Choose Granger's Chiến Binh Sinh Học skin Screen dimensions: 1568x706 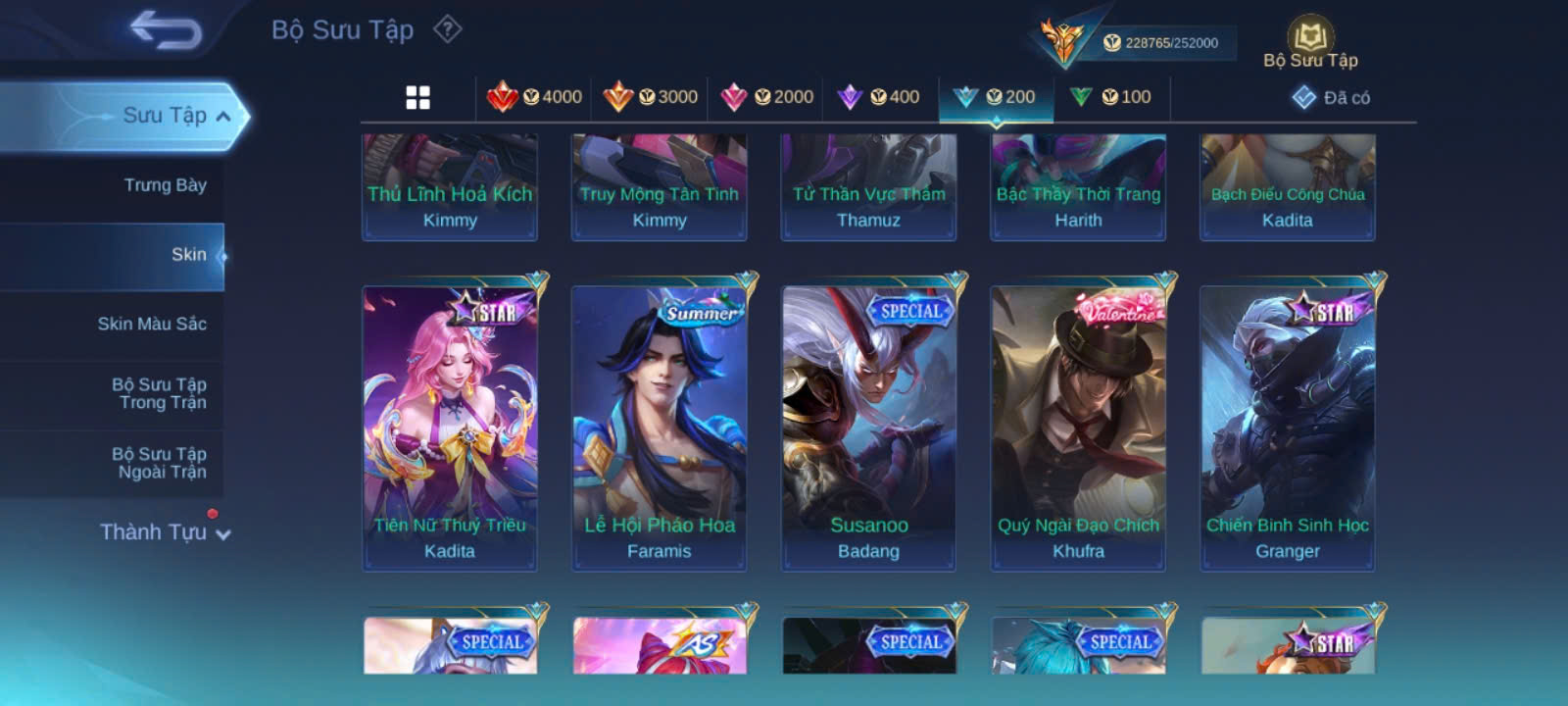[x=1288, y=428]
